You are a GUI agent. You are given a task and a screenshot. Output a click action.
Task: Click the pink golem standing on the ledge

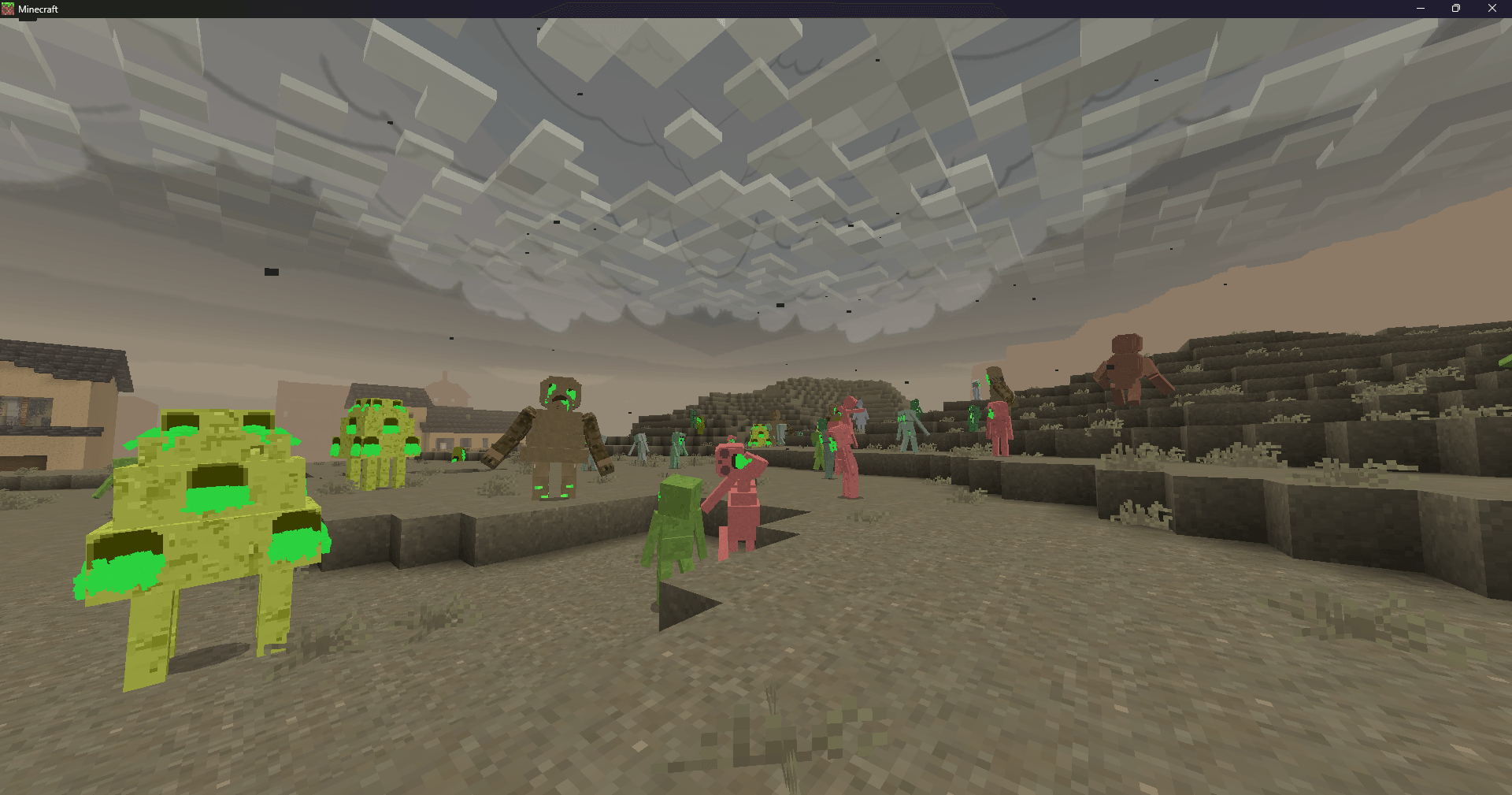(x=996, y=425)
